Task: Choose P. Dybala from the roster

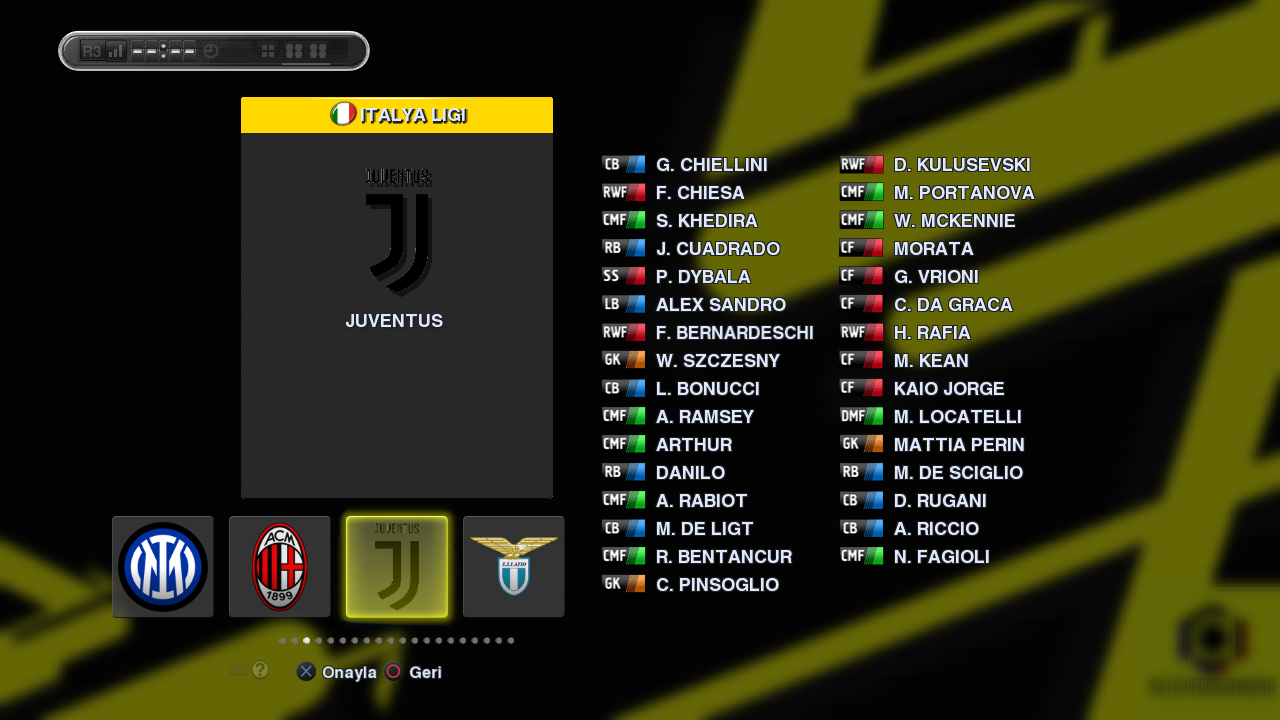Action: coord(703,277)
